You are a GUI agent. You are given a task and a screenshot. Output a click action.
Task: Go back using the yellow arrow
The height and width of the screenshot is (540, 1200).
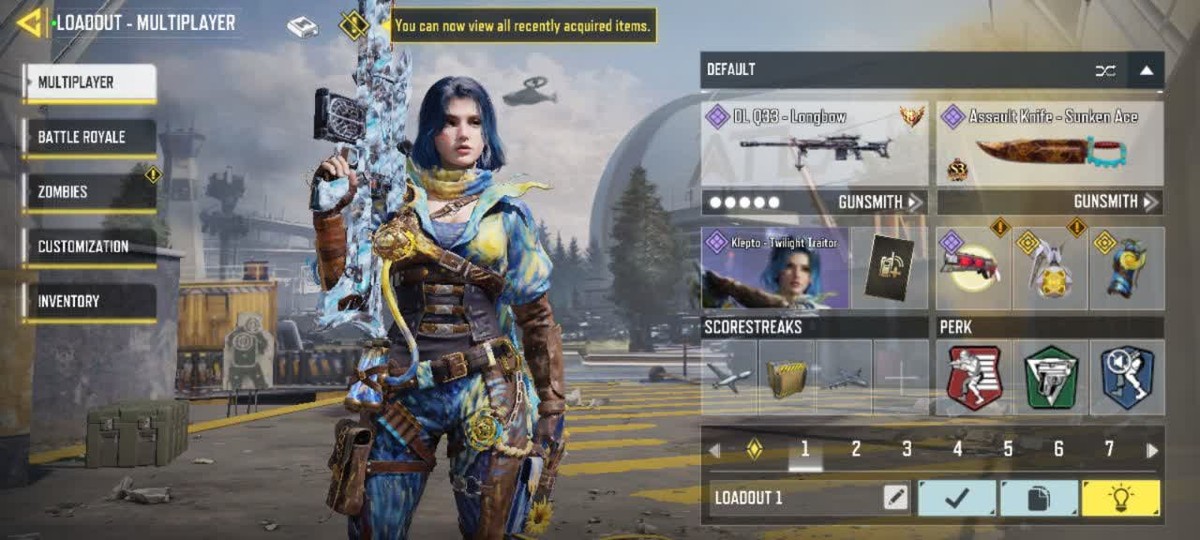pos(30,22)
